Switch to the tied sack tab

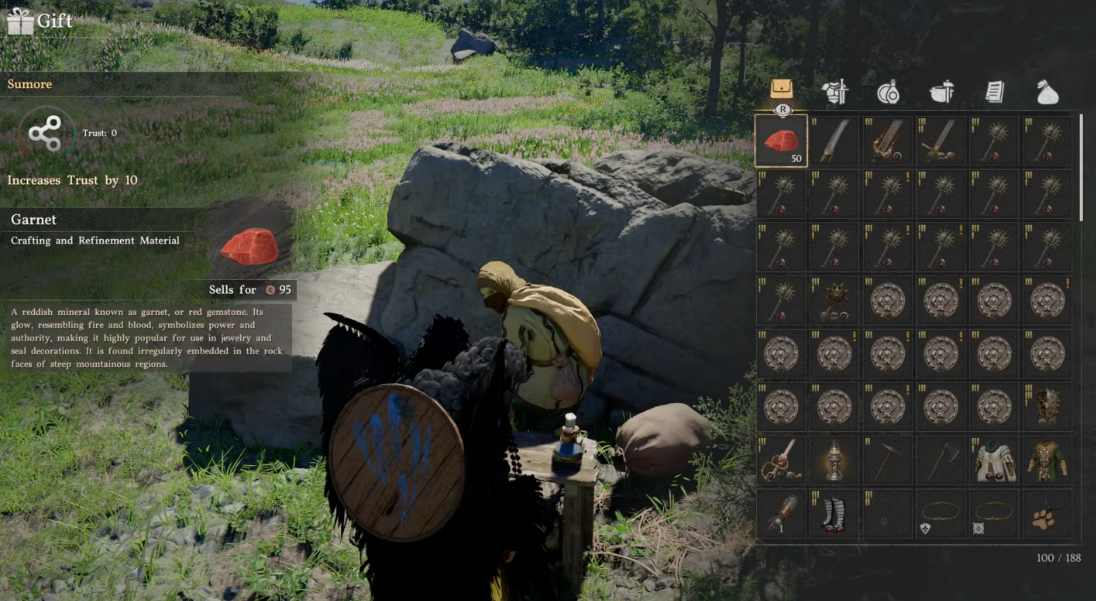click(1047, 92)
